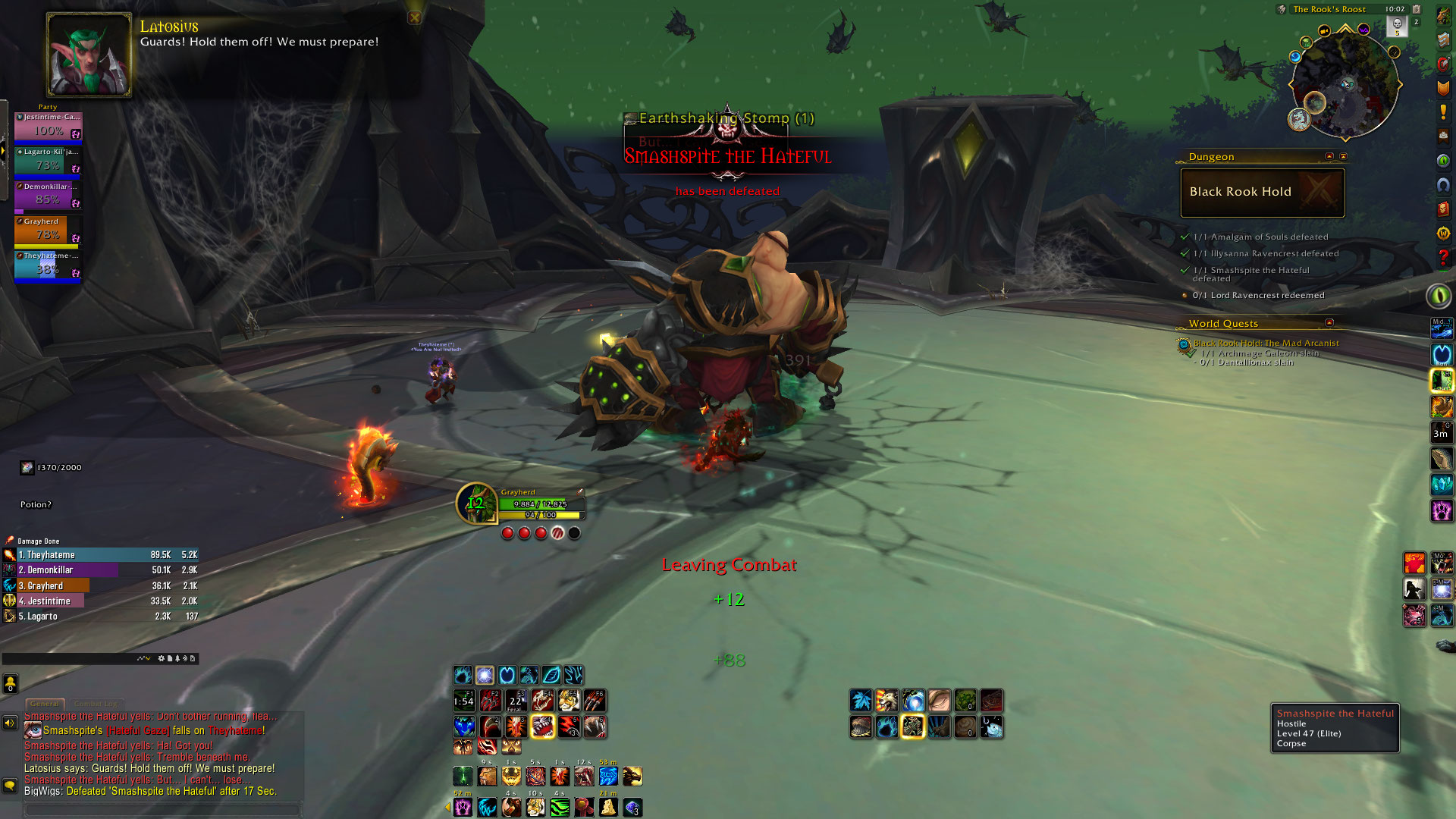This screenshot has width=1456, height=819.
Task: Open the yellow exclamation mark quest log icon
Action: [1443, 112]
